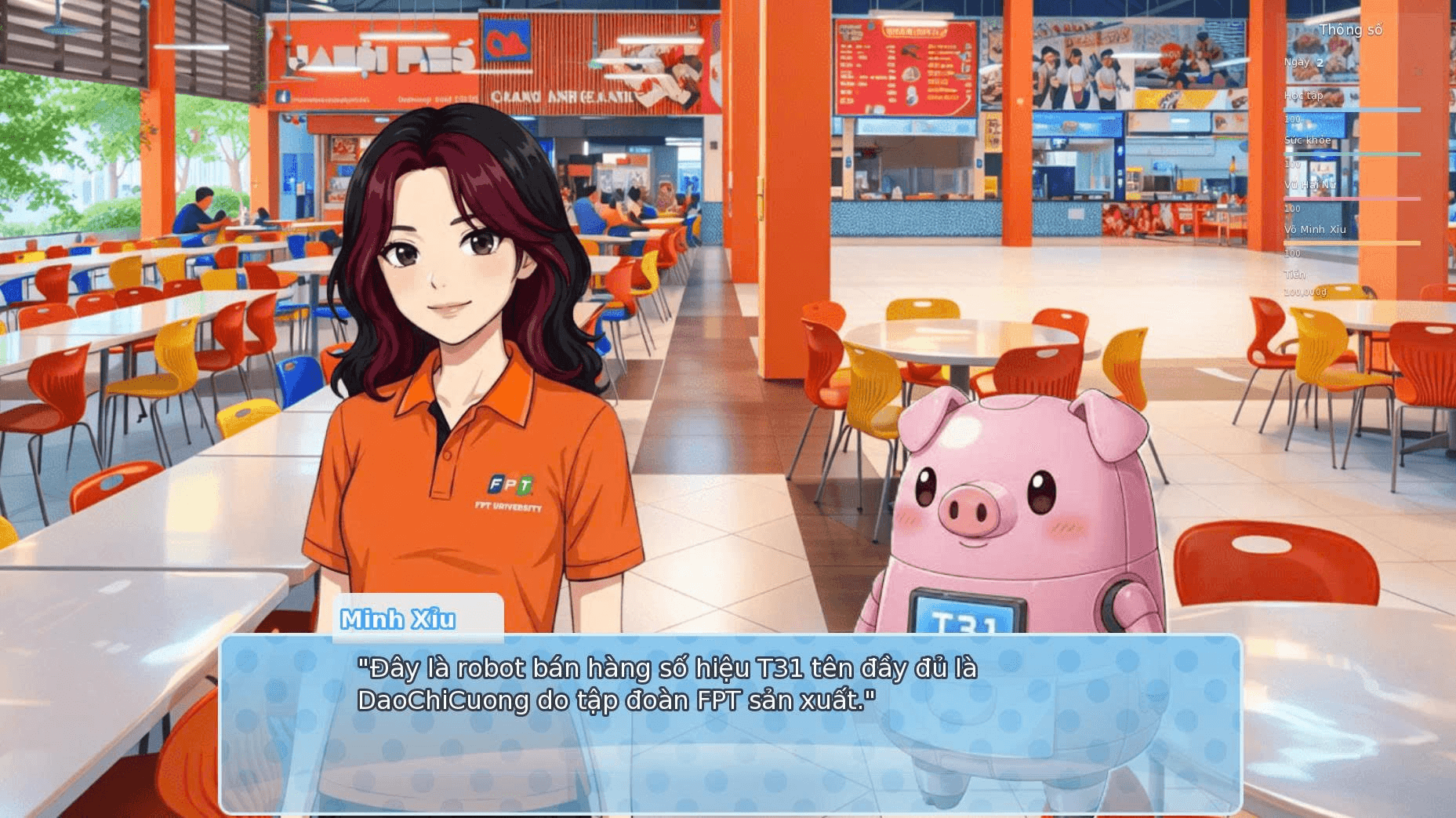1456x818 pixels.
Task: Click the Học tập value showing 100
Action: [1292, 119]
